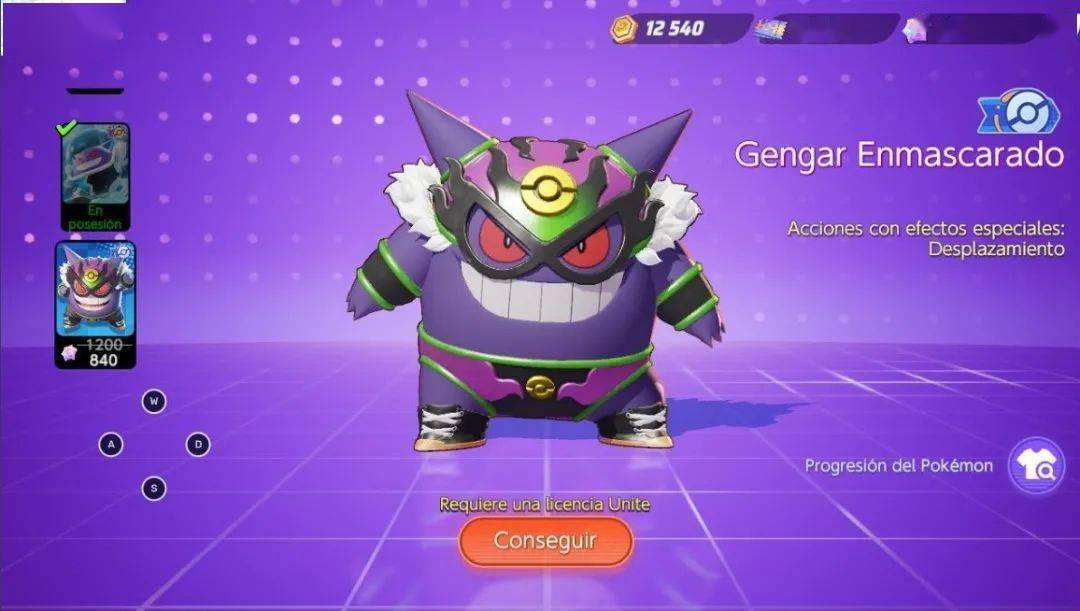Tap the gold Aeos coin balance
The height and width of the screenshot is (611, 1080).
click(x=672, y=28)
